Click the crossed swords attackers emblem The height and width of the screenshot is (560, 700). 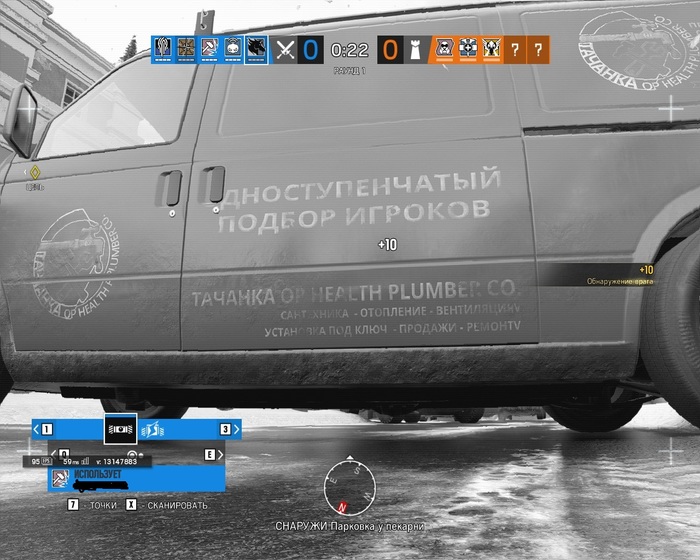pos(285,48)
